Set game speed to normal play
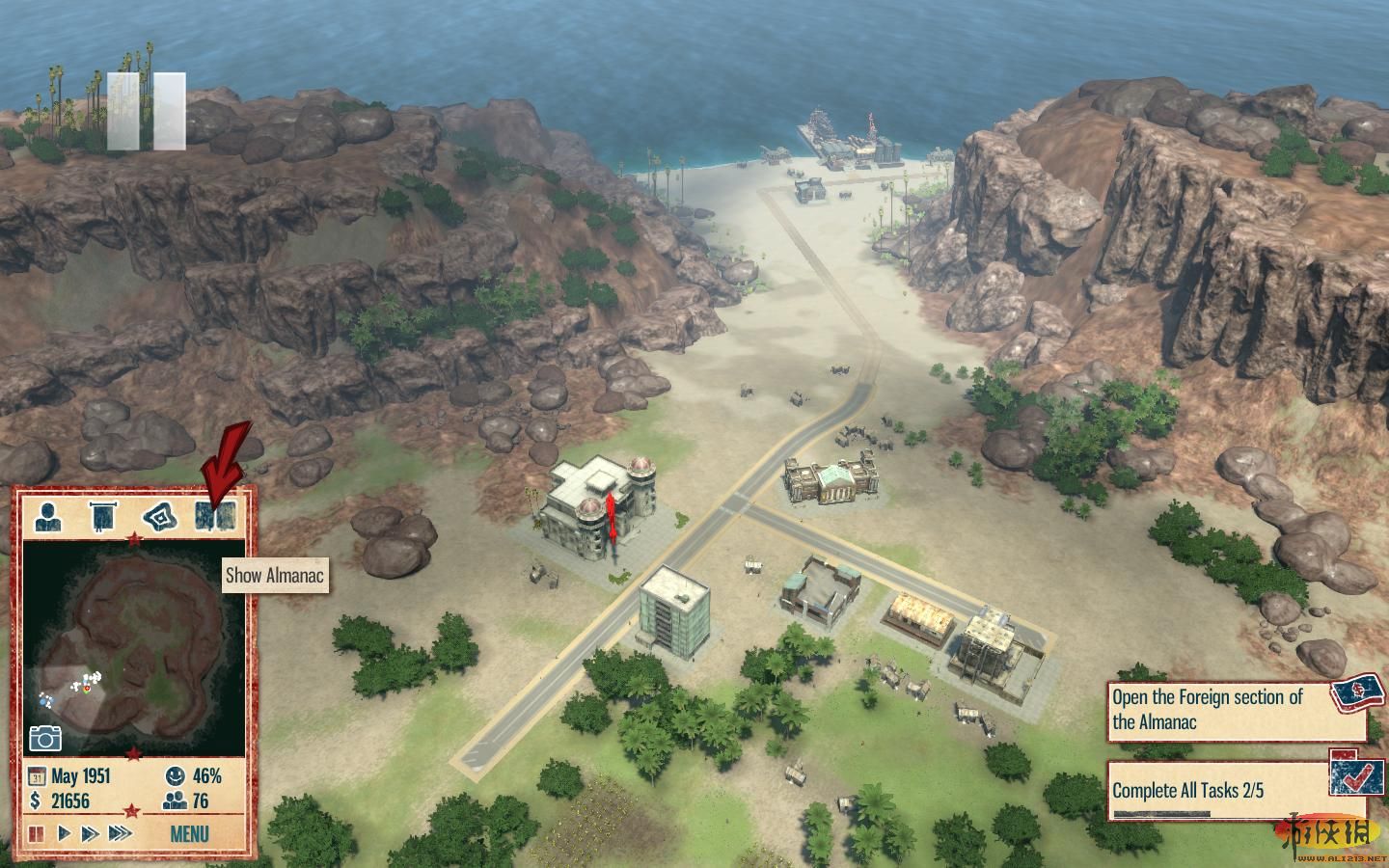Screen dimensions: 1389x868 tap(65, 833)
